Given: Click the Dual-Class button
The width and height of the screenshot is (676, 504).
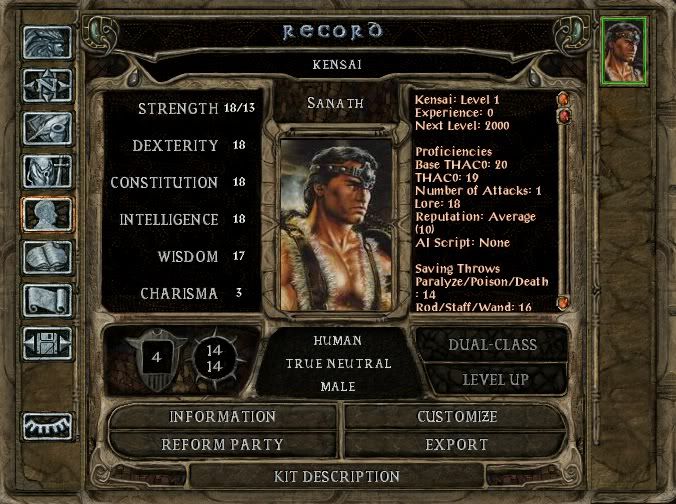Looking at the screenshot, I should click(x=491, y=345).
